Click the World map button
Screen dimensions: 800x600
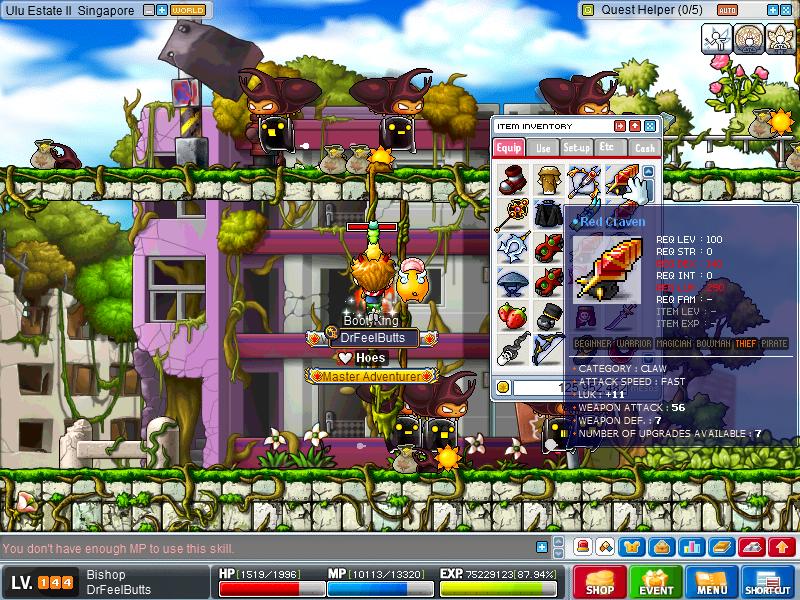(188, 9)
